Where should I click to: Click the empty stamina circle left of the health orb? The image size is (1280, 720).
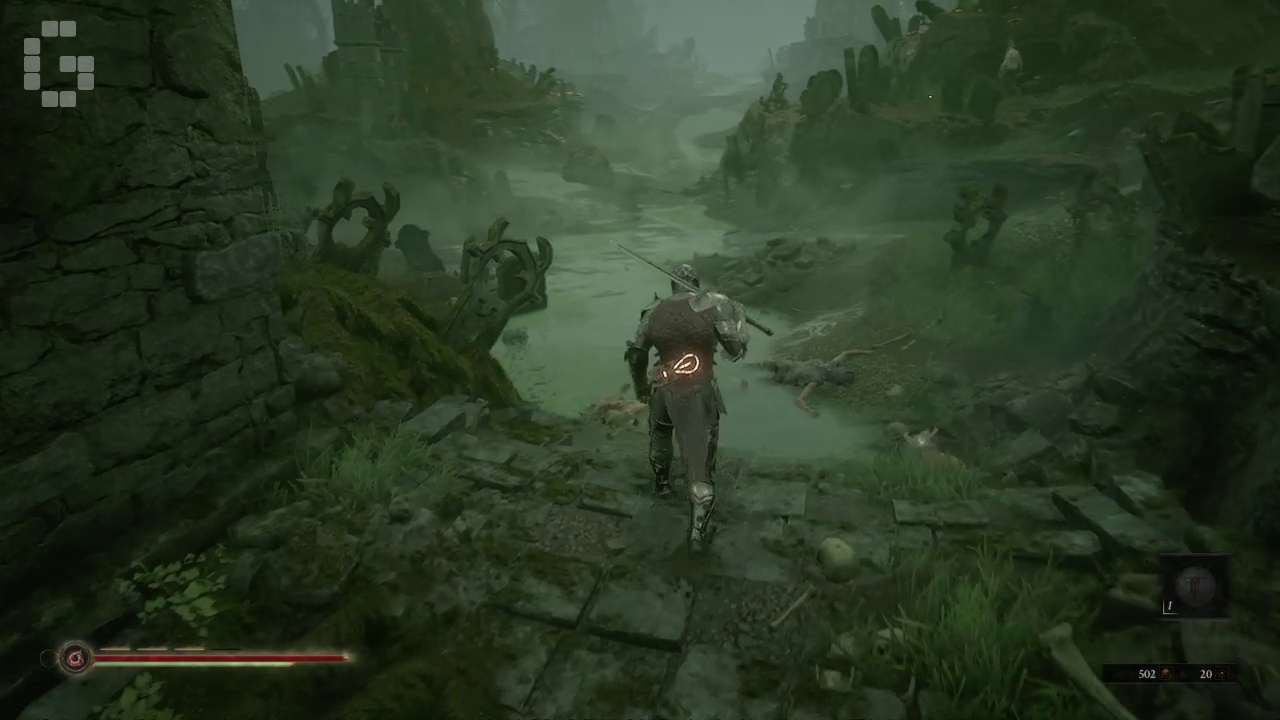pyautogui.click(x=48, y=657)
